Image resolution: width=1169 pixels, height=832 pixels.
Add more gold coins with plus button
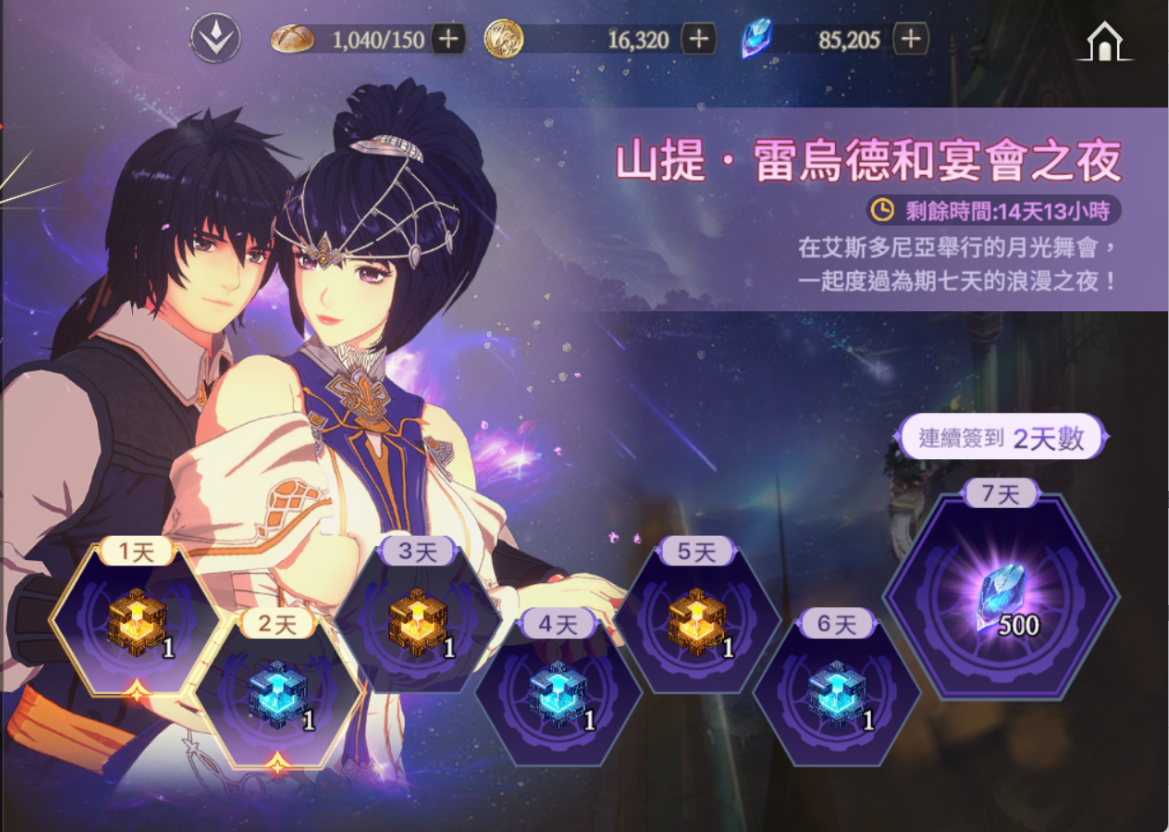[x=698, y=40]
